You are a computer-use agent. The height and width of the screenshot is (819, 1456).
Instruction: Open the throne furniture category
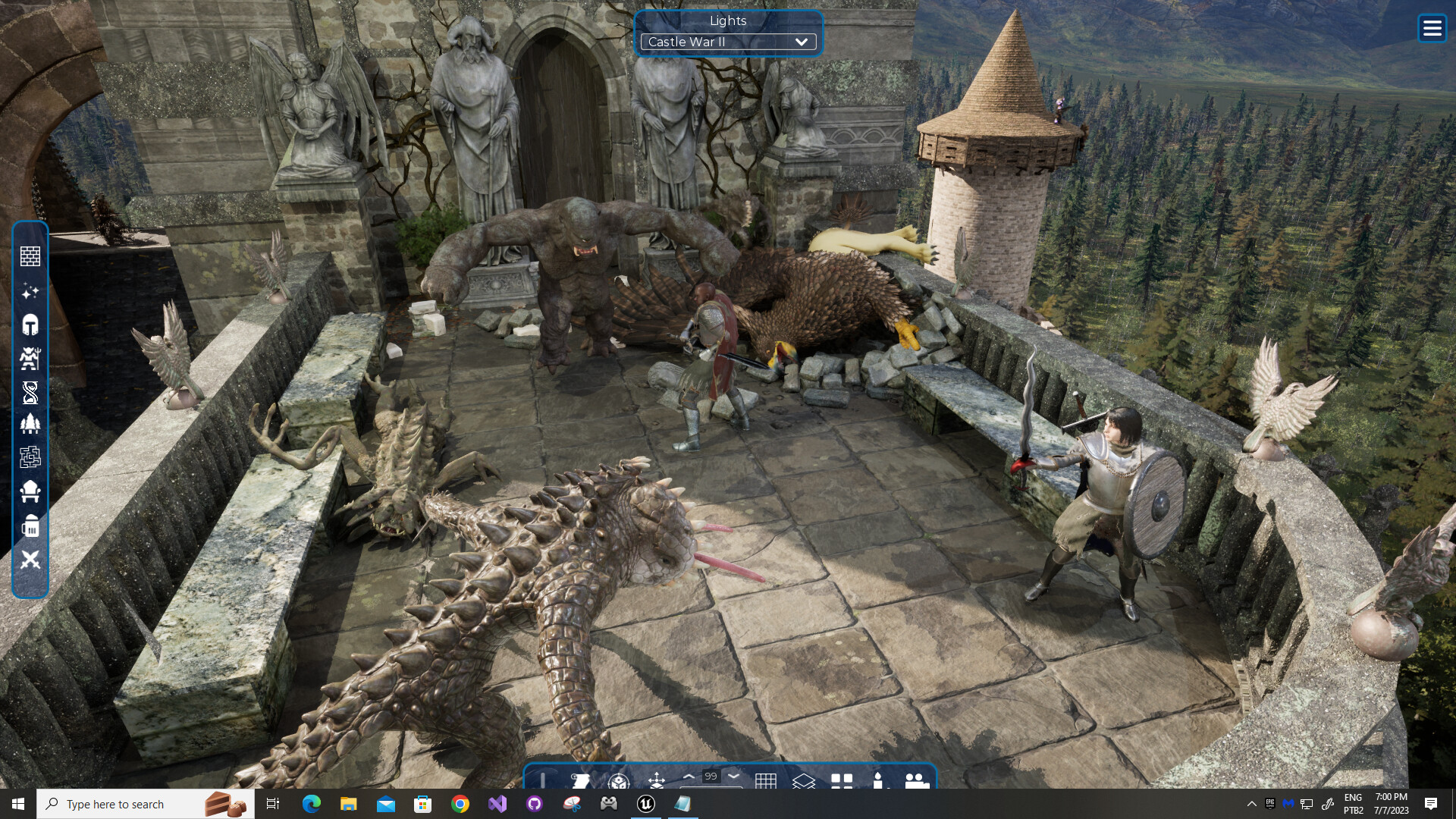point(30,491)
